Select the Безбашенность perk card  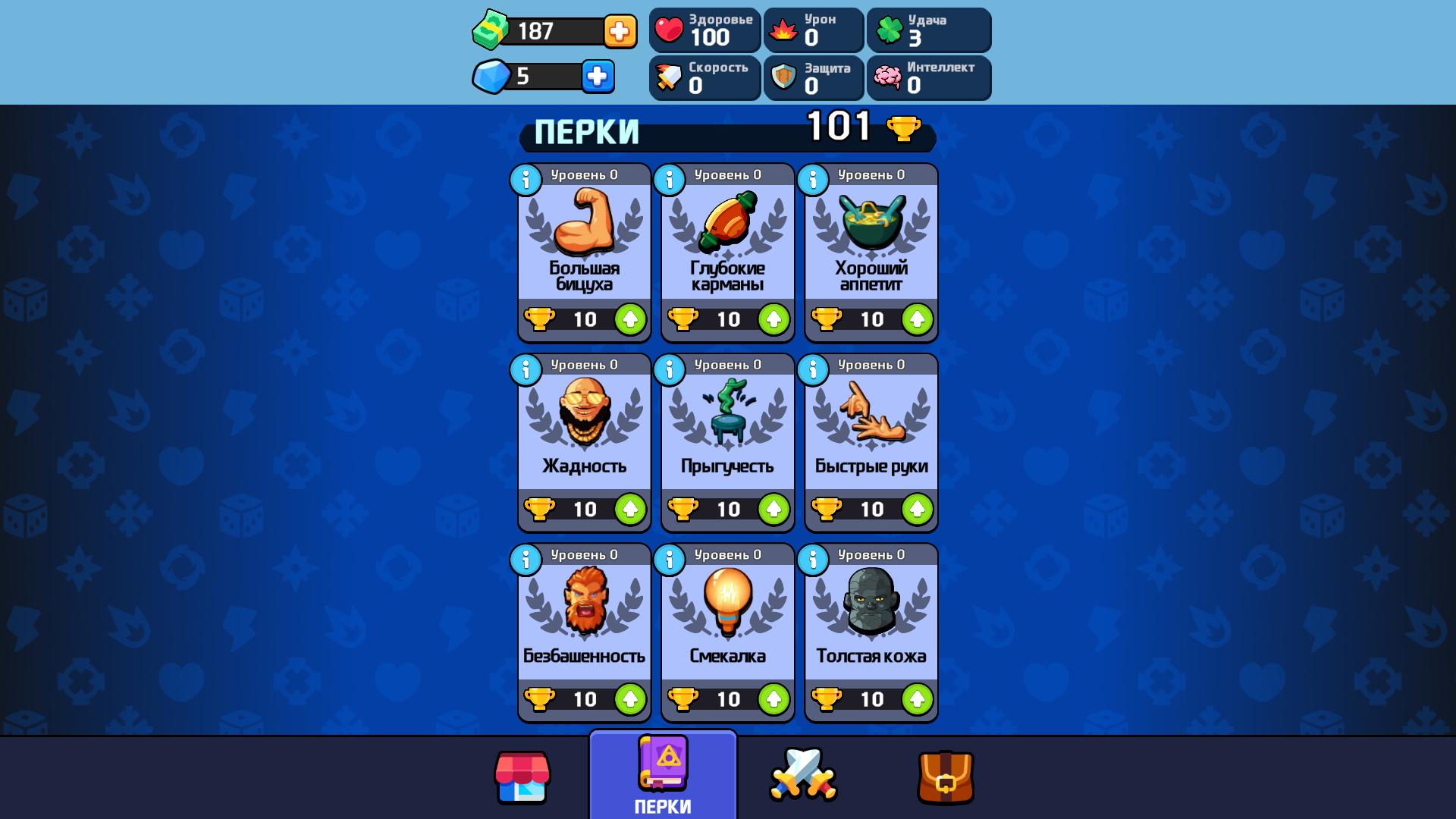582,618
